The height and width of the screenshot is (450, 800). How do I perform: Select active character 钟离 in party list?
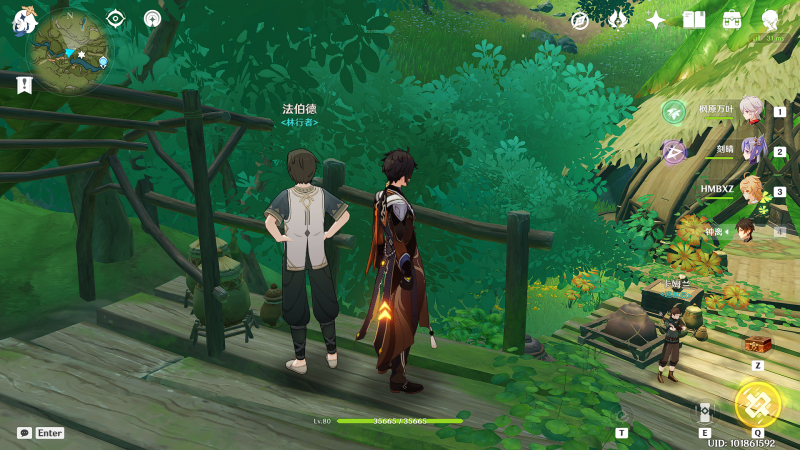(x=750, y=231)
